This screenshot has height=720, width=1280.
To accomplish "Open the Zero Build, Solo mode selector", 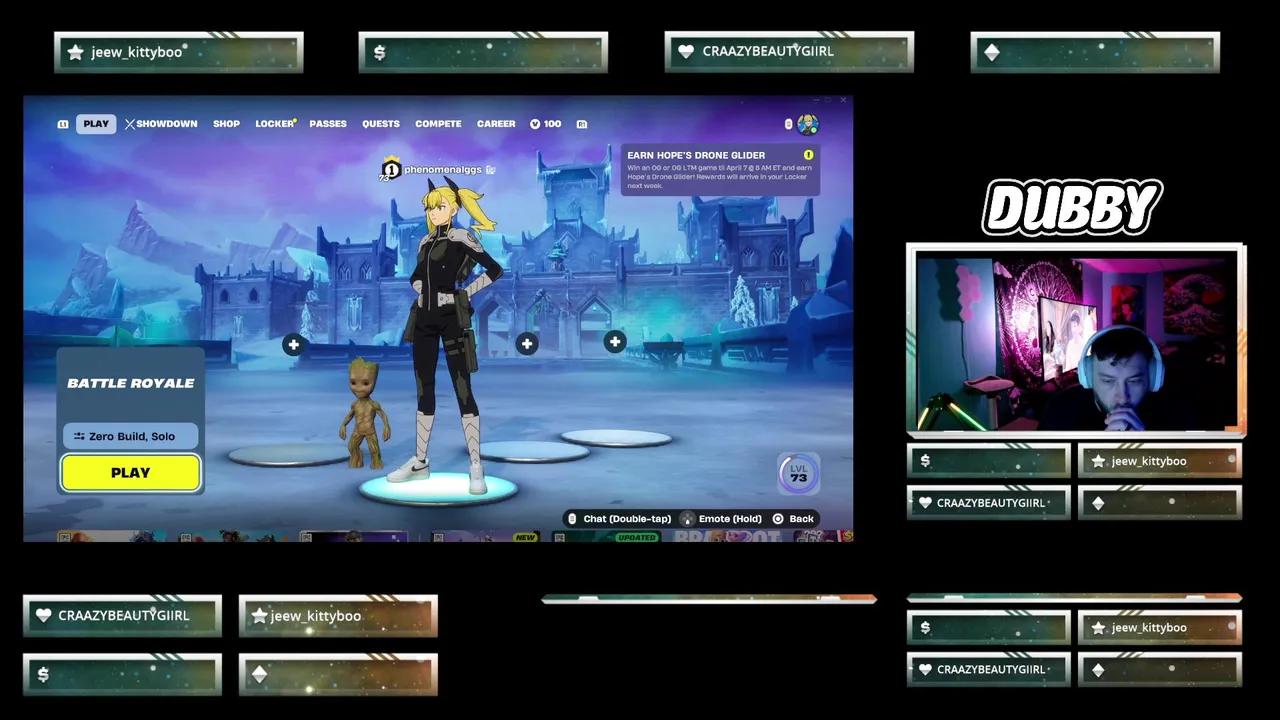I will click(130, 436).
